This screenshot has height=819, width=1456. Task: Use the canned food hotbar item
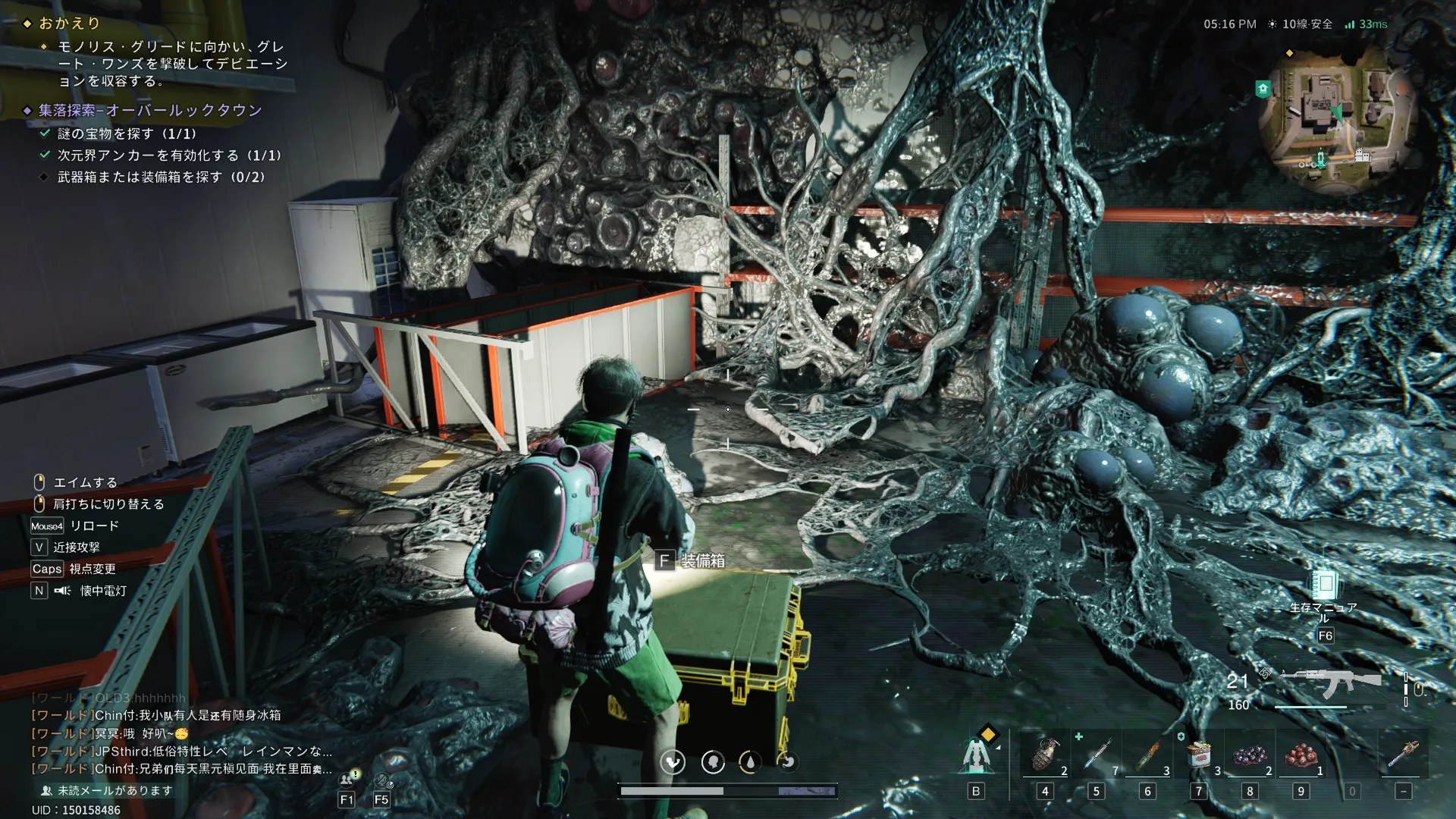pyautogui.click(x=1199, y=756)
